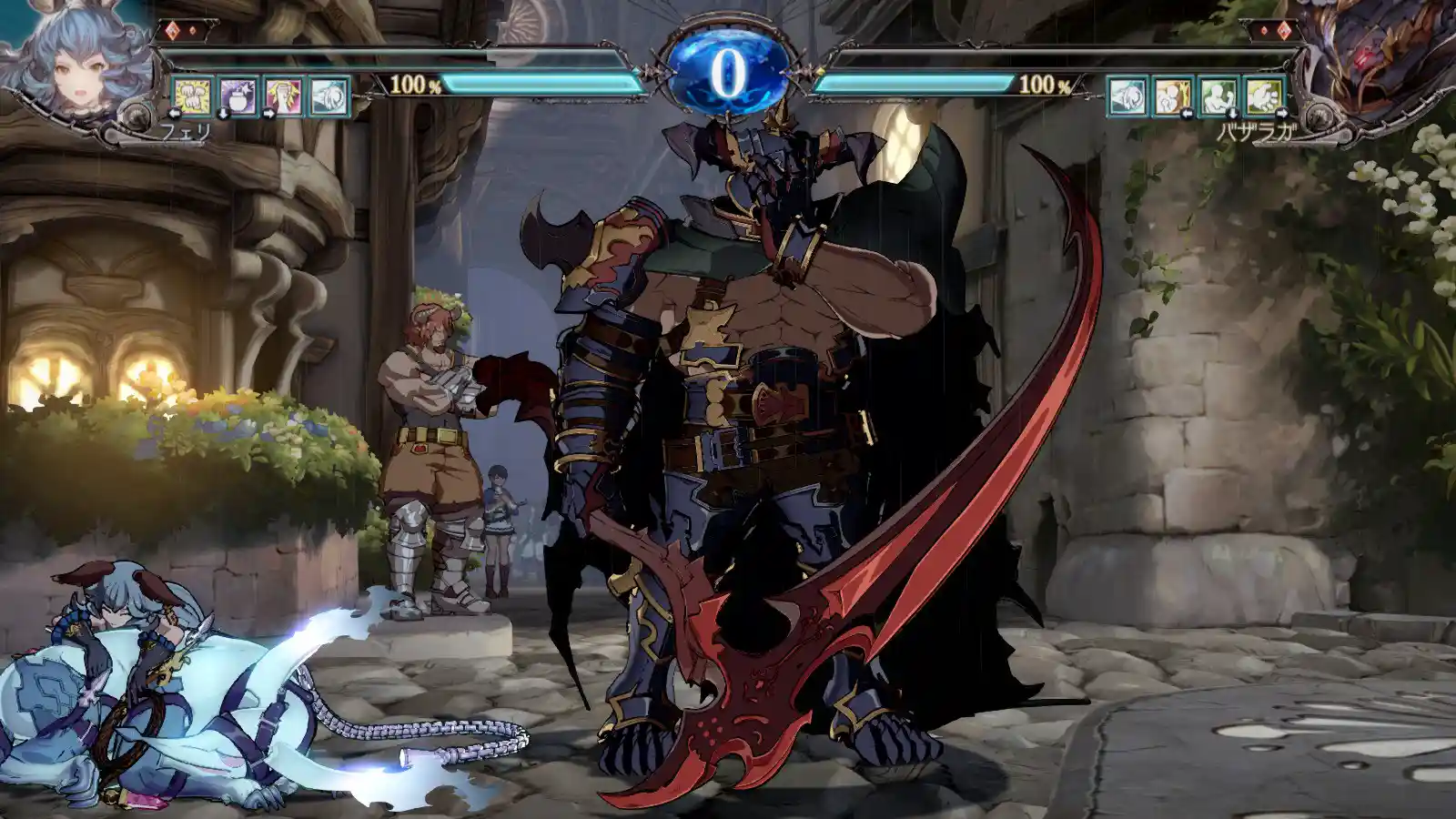Select Vaseraga's green flexing-figure skill icon
Viewport: 1456px width, 819px height.
pos(1218,96)
